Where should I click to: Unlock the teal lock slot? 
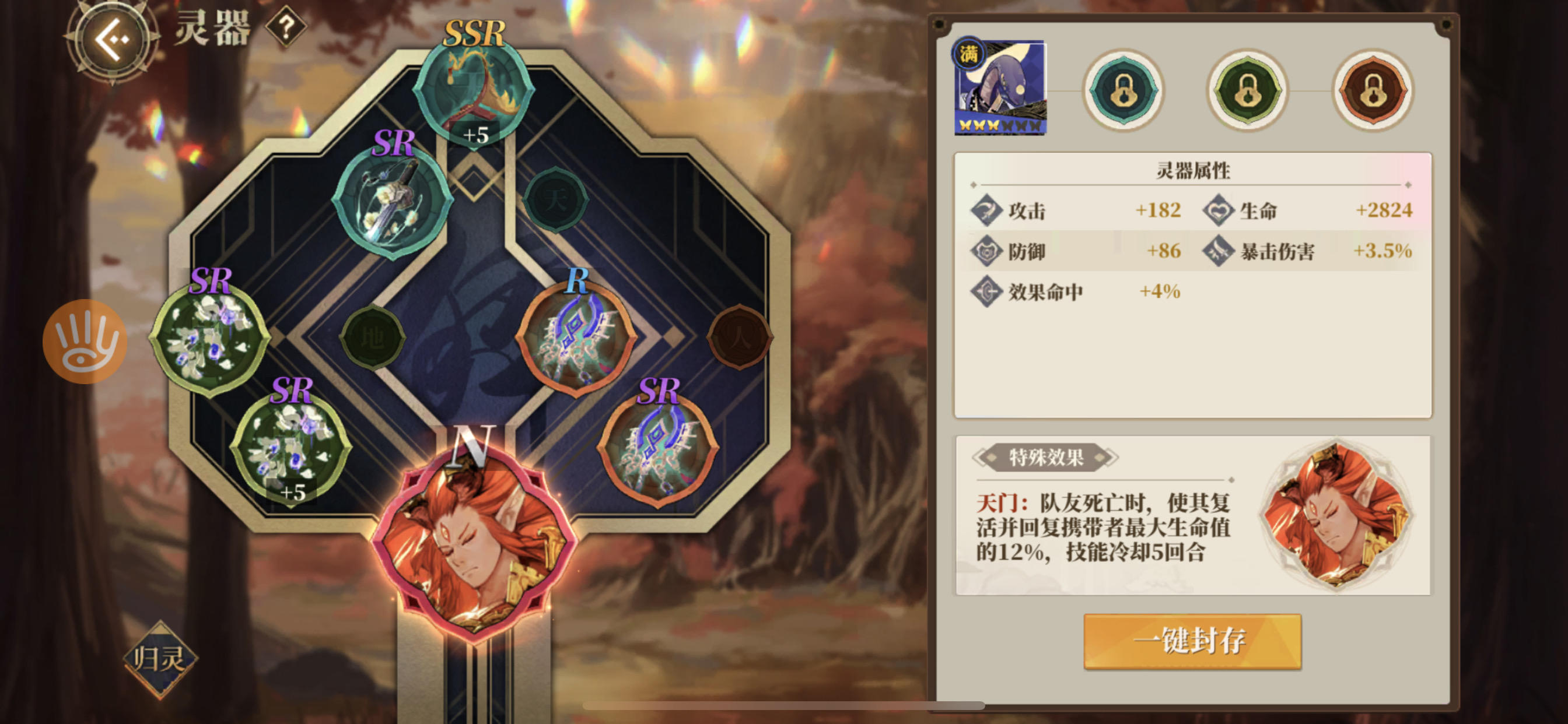click(x=1123, y=92)
